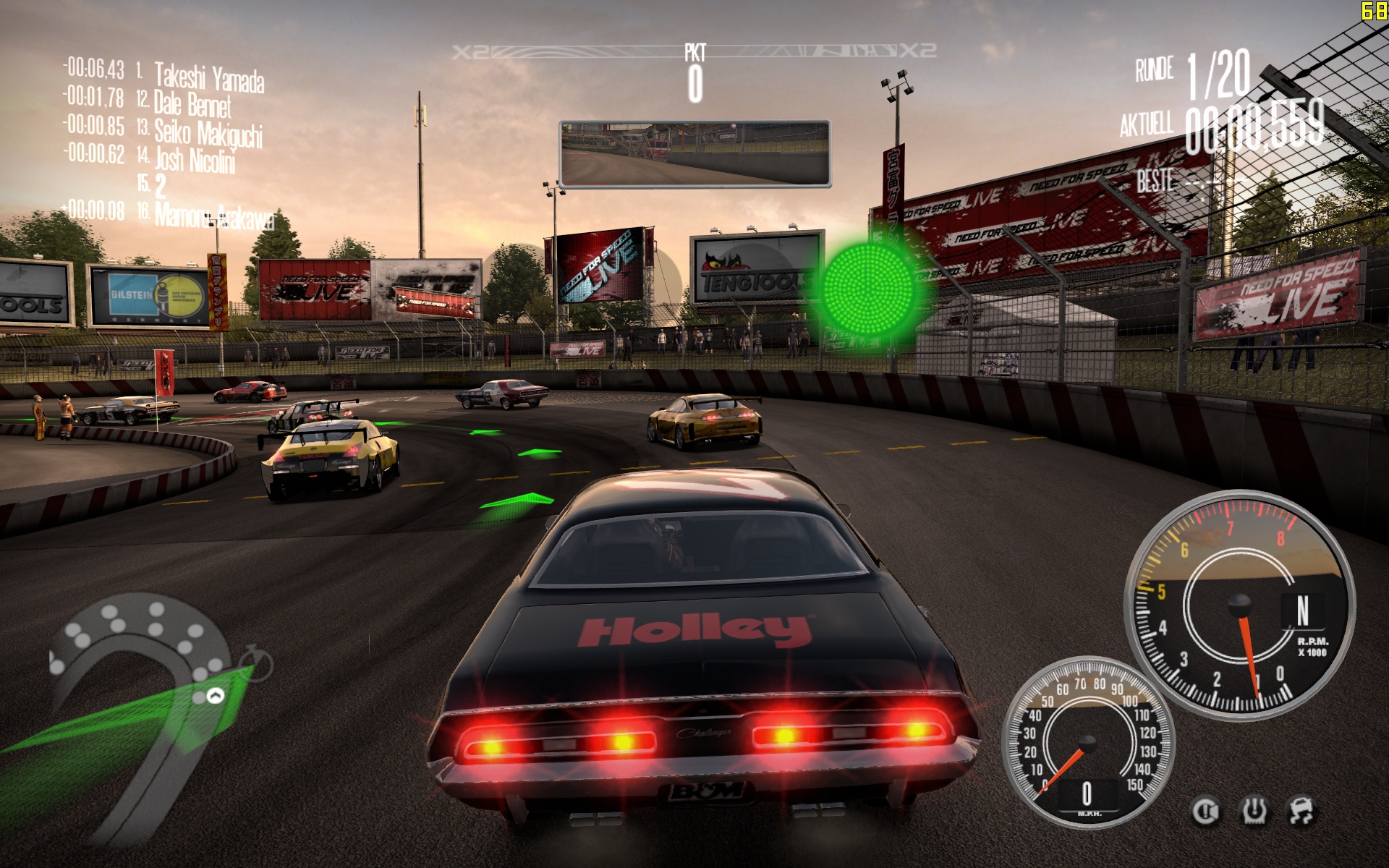Screen dimensions: 1389x868
Task: Select the skidding car stability control icon
Action: [x=1302, y=812]
